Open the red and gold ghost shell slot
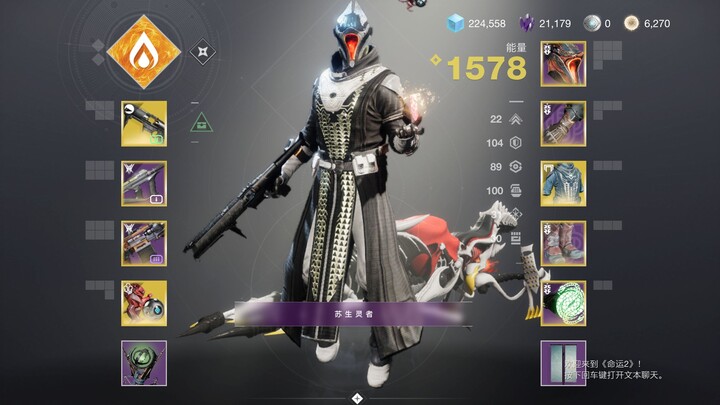Image resolution: width=720 pixels, height=405 pixels. 144,303
